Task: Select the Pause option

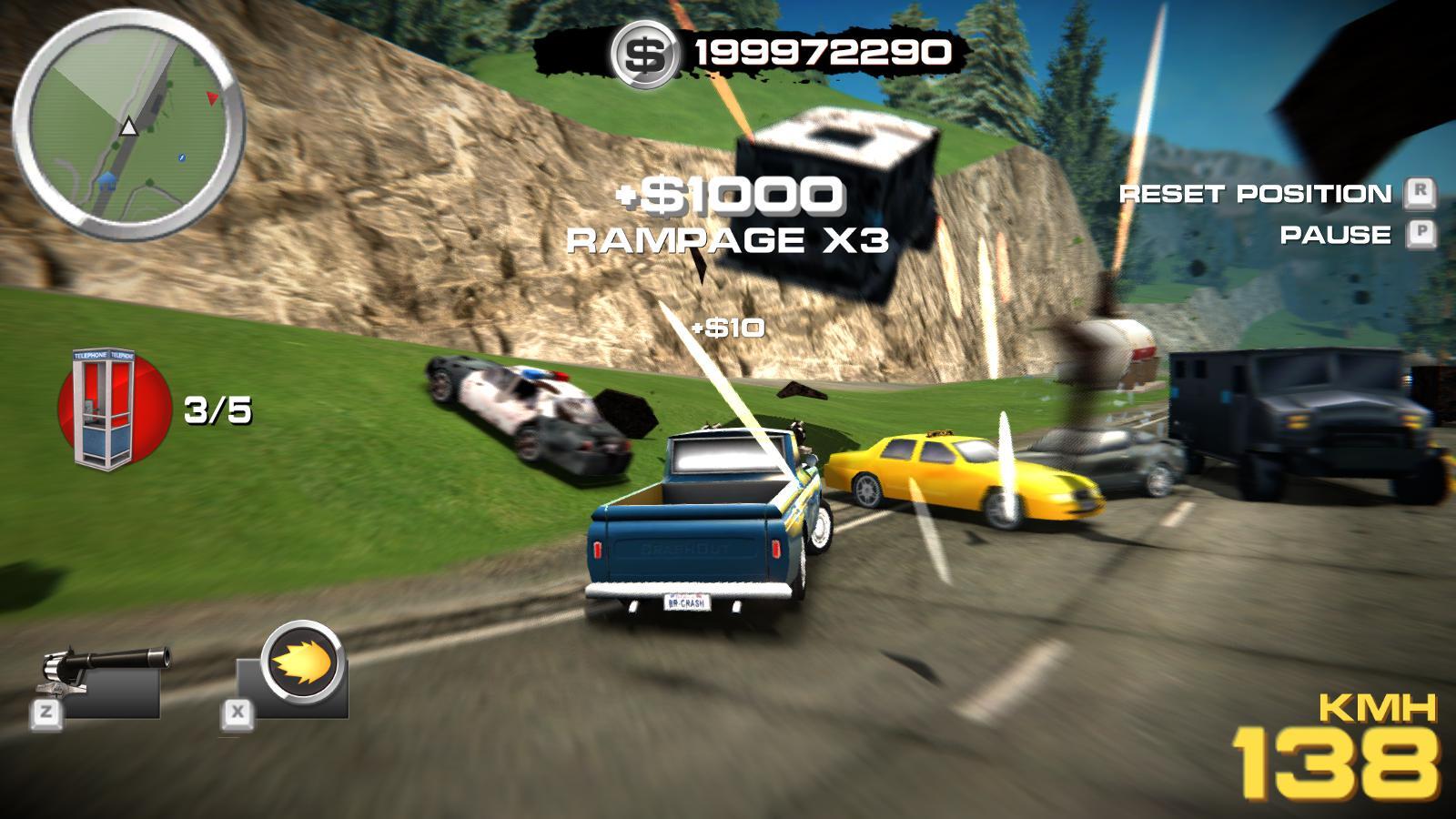Action: point(1334,236)
